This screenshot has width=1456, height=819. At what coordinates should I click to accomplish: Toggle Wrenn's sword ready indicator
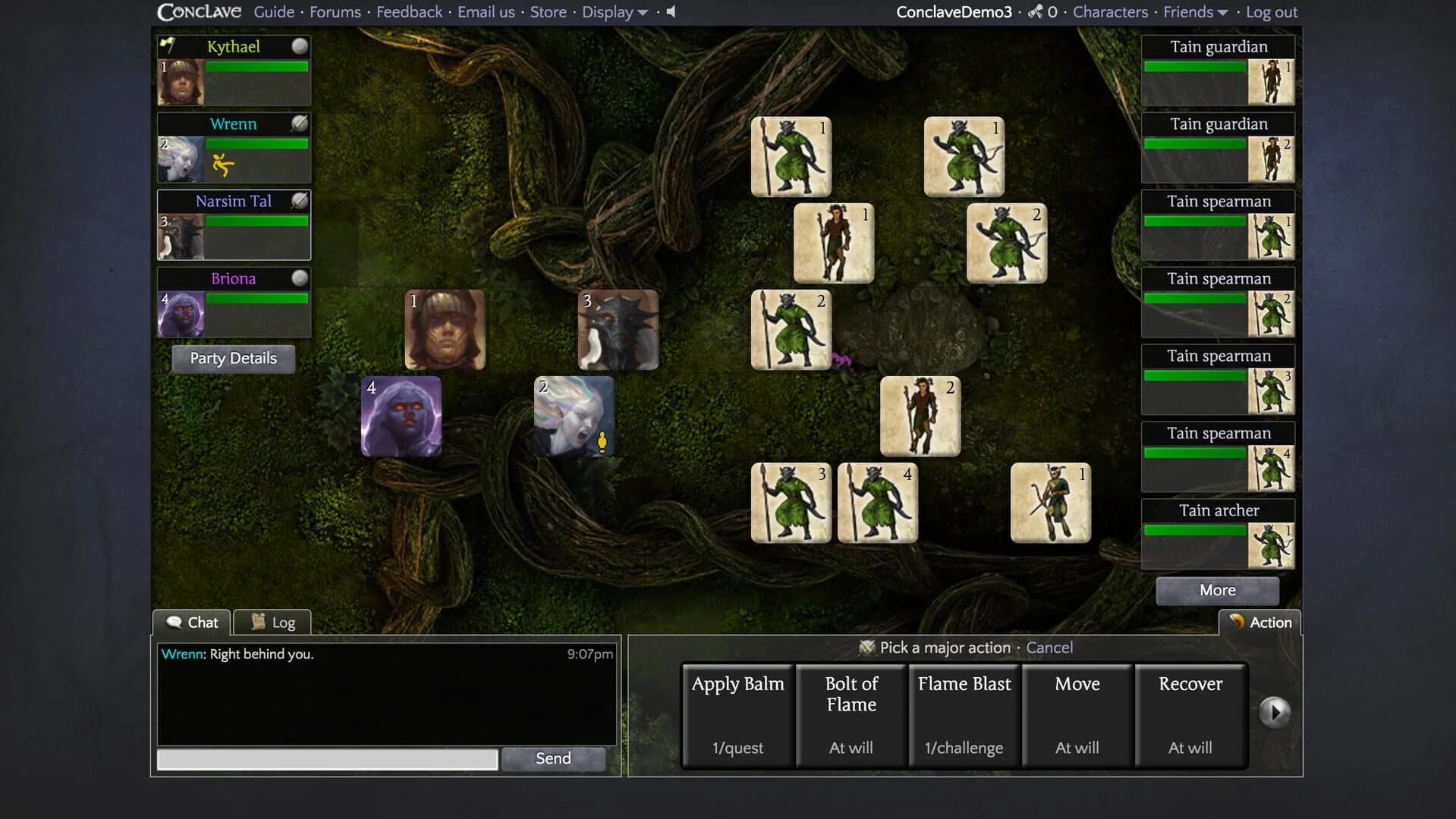(x=299, y=124)
